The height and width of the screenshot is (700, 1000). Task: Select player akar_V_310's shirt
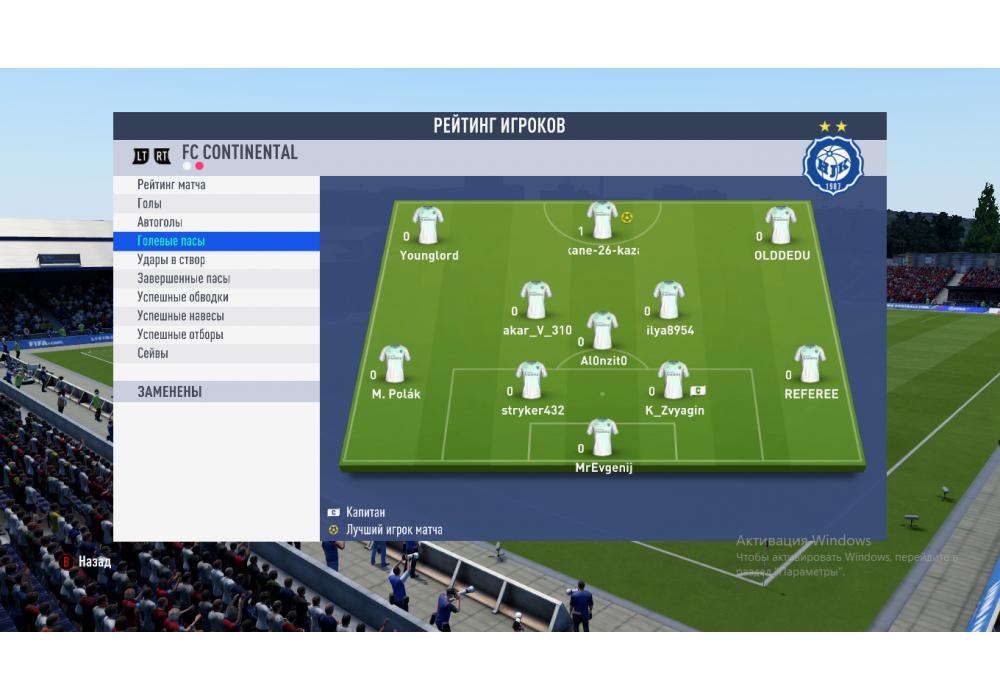[536, 300]
